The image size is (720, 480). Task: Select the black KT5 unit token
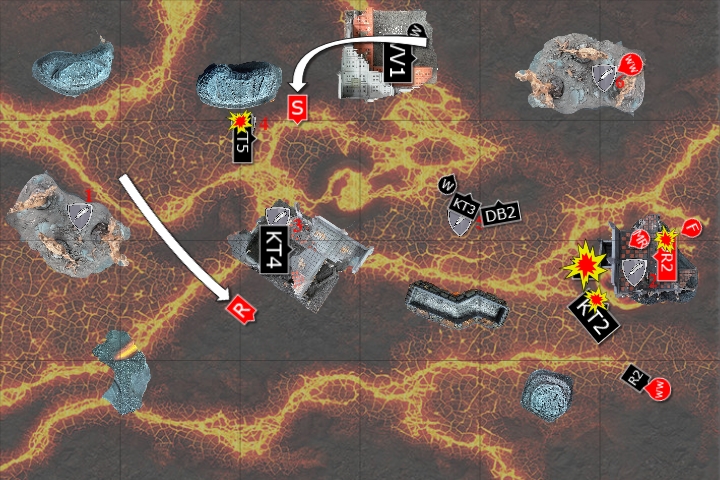tap(243, 145)
